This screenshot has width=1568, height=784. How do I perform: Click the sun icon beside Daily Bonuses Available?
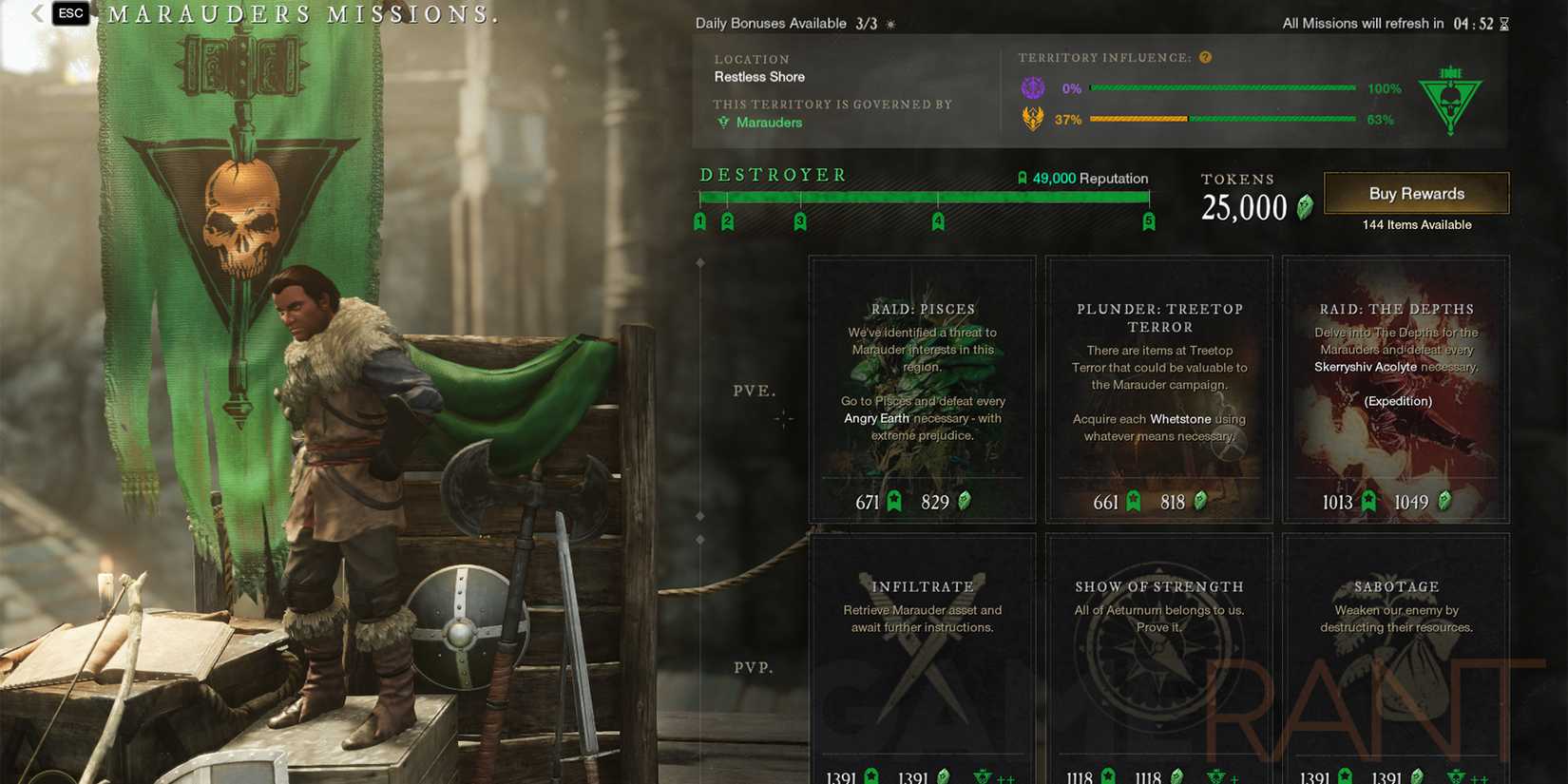[889, 23]
